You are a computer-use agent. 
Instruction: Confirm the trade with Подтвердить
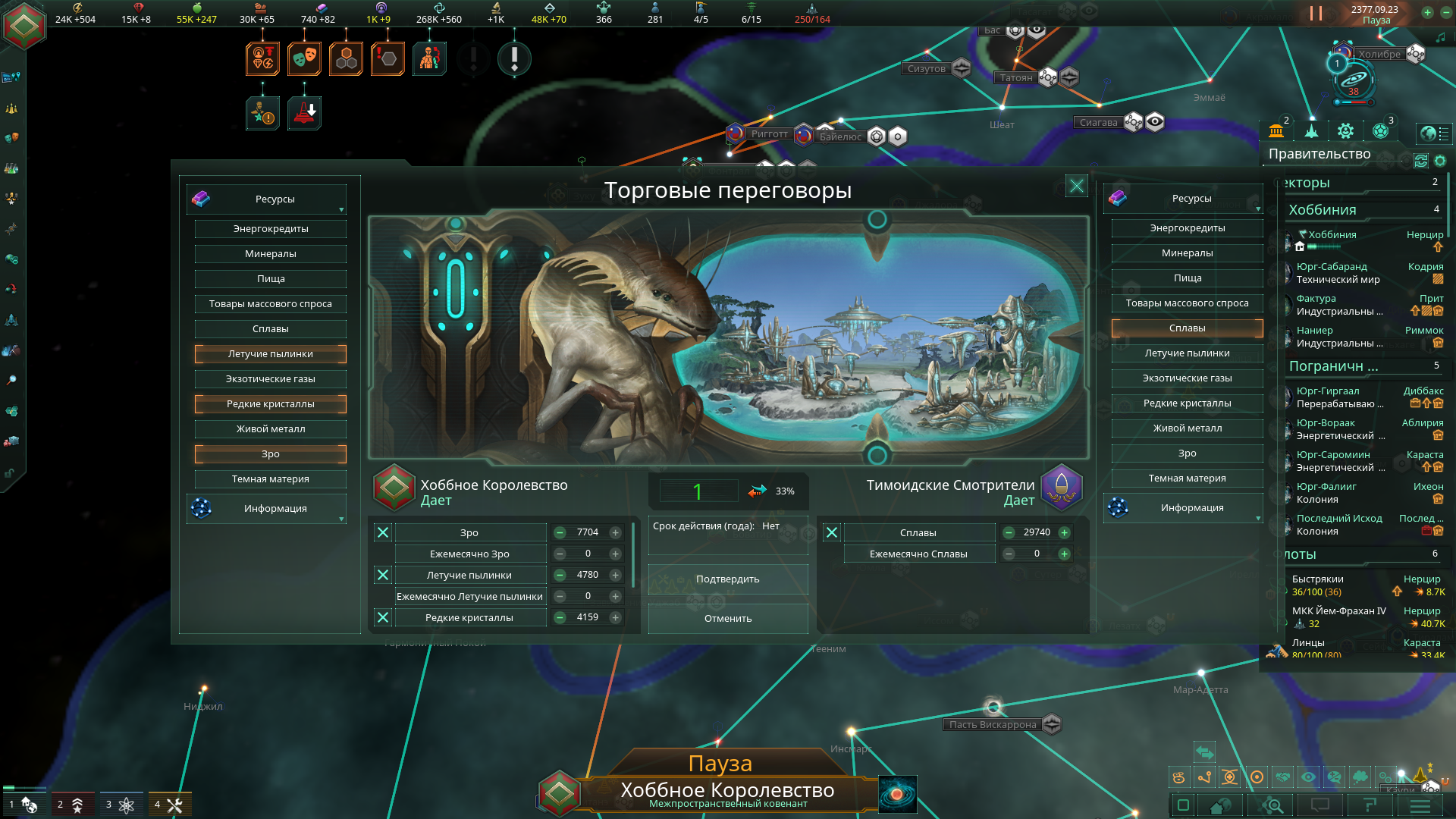tap(727, 579)
